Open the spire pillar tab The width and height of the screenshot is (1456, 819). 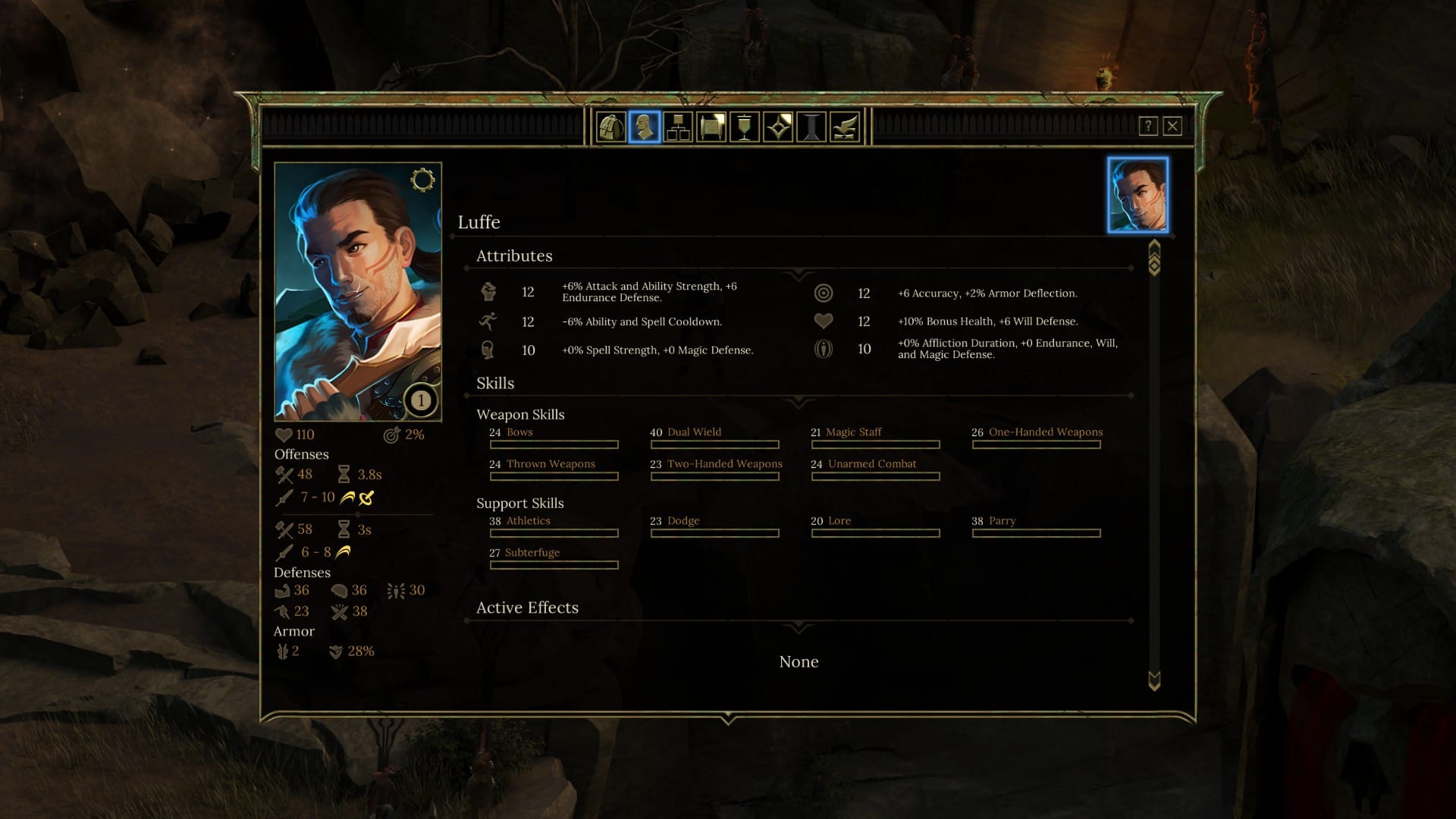point(811,127)
